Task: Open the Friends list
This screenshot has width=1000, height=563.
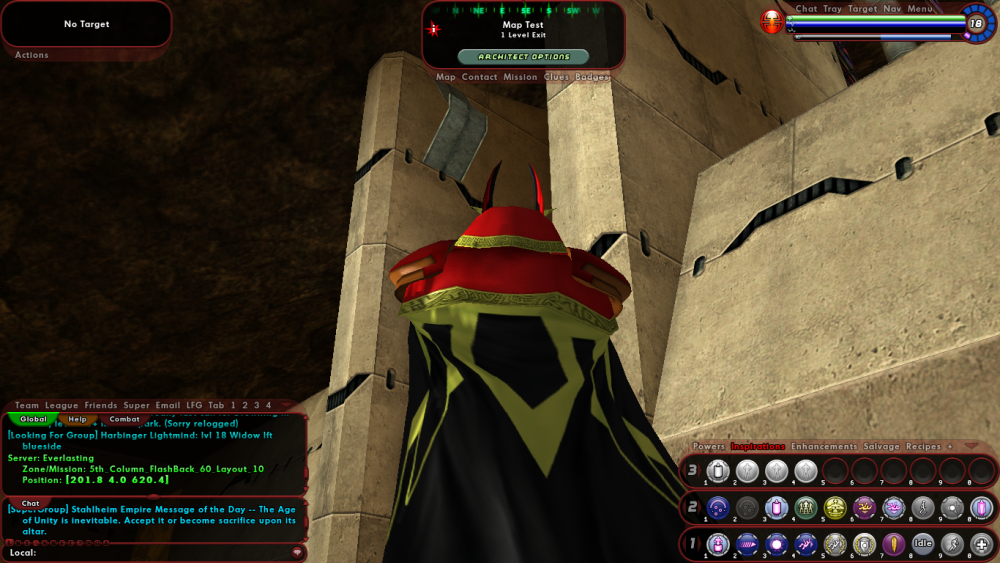Action: point(101,406)
